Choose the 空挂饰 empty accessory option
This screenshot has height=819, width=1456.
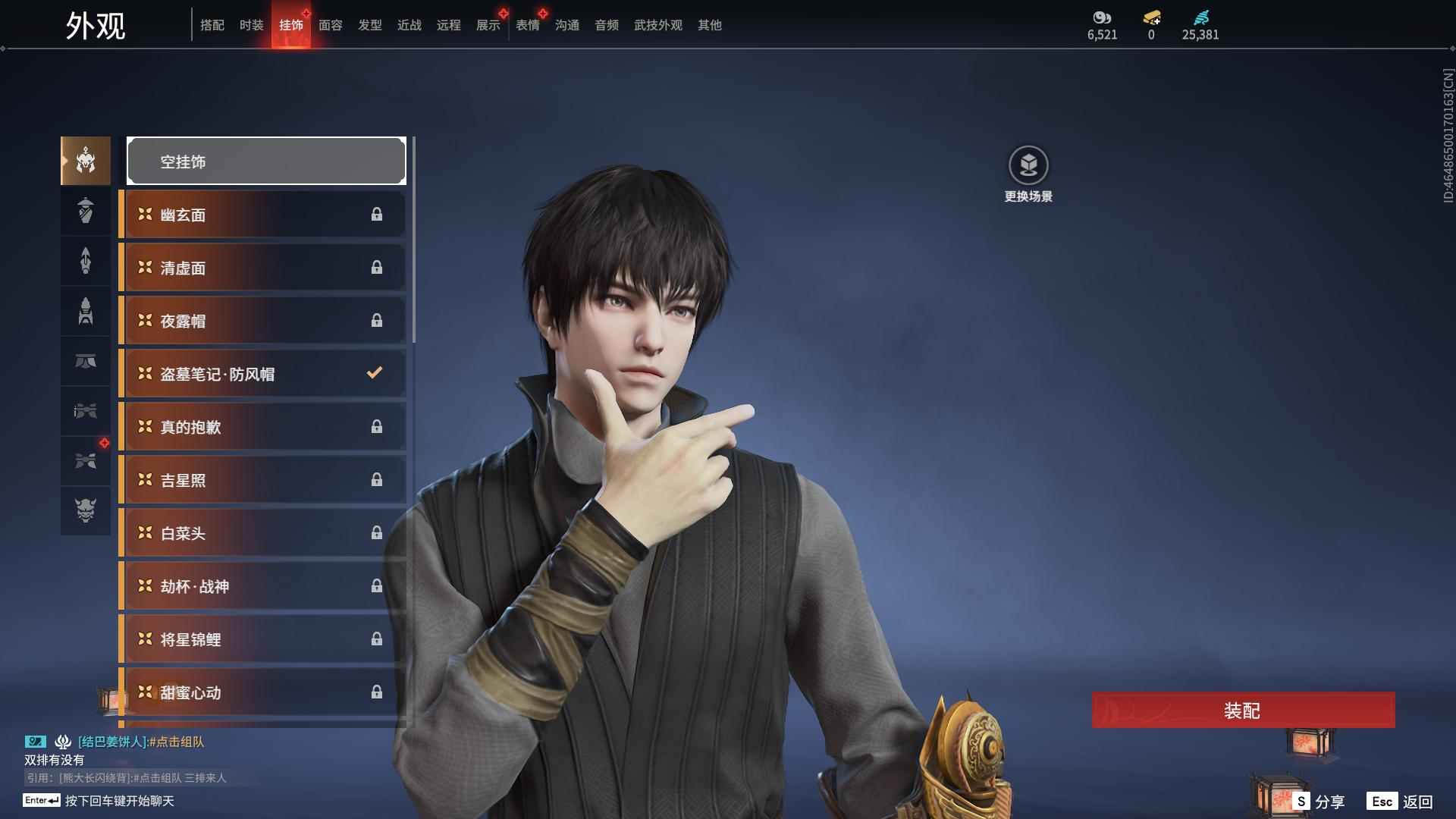[266, 161]
